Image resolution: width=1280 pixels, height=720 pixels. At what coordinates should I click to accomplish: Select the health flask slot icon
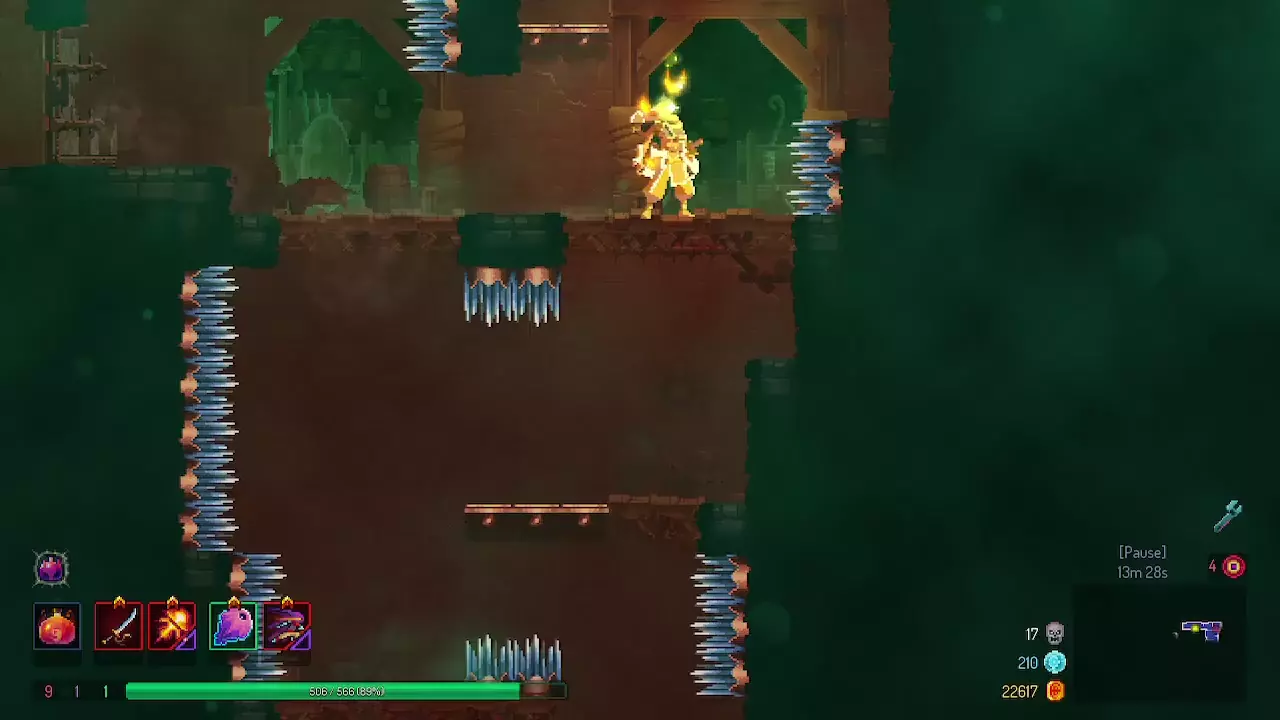pos(57,625)
